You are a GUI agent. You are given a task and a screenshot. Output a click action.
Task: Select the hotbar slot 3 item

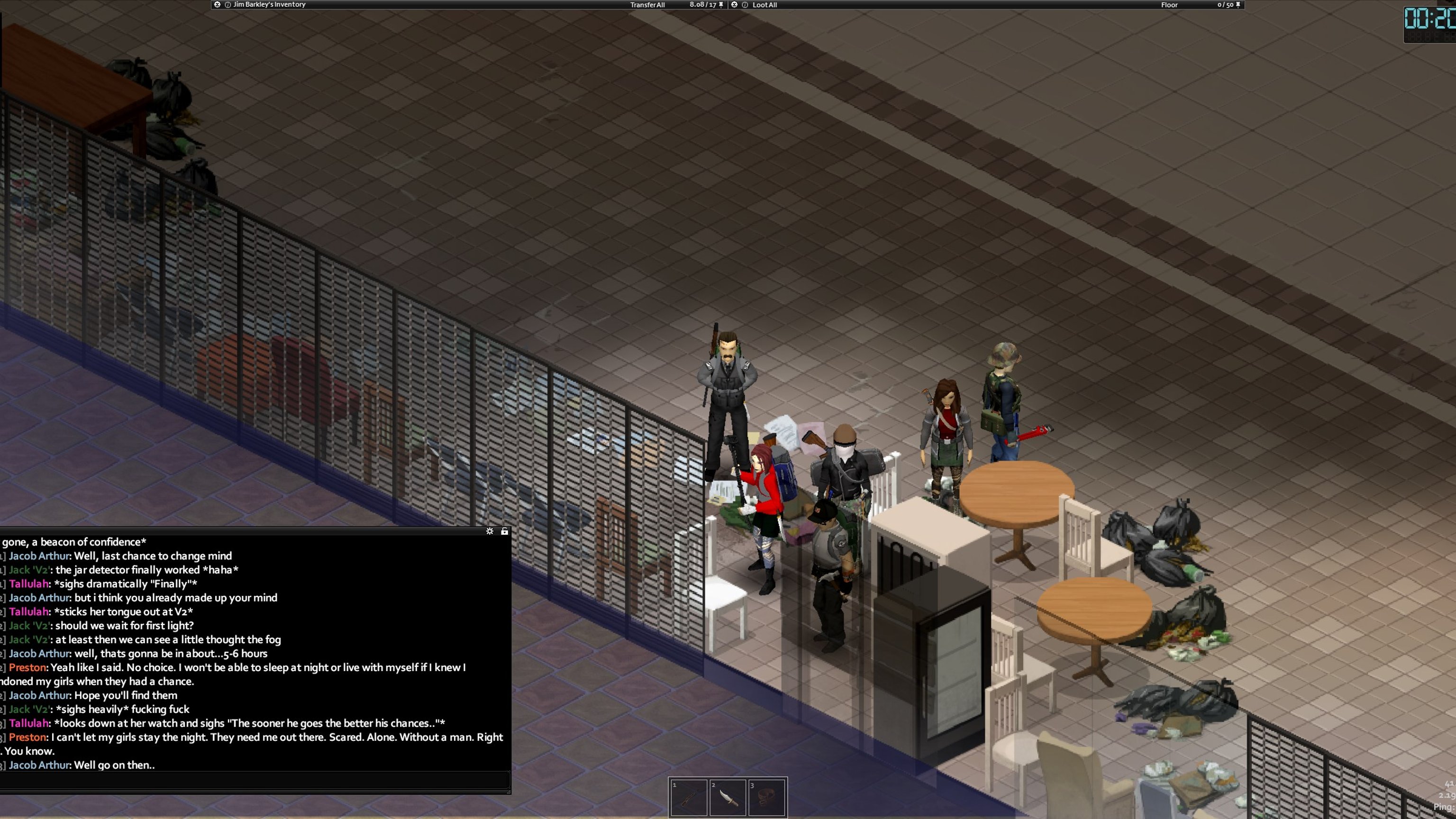(766, 798)
